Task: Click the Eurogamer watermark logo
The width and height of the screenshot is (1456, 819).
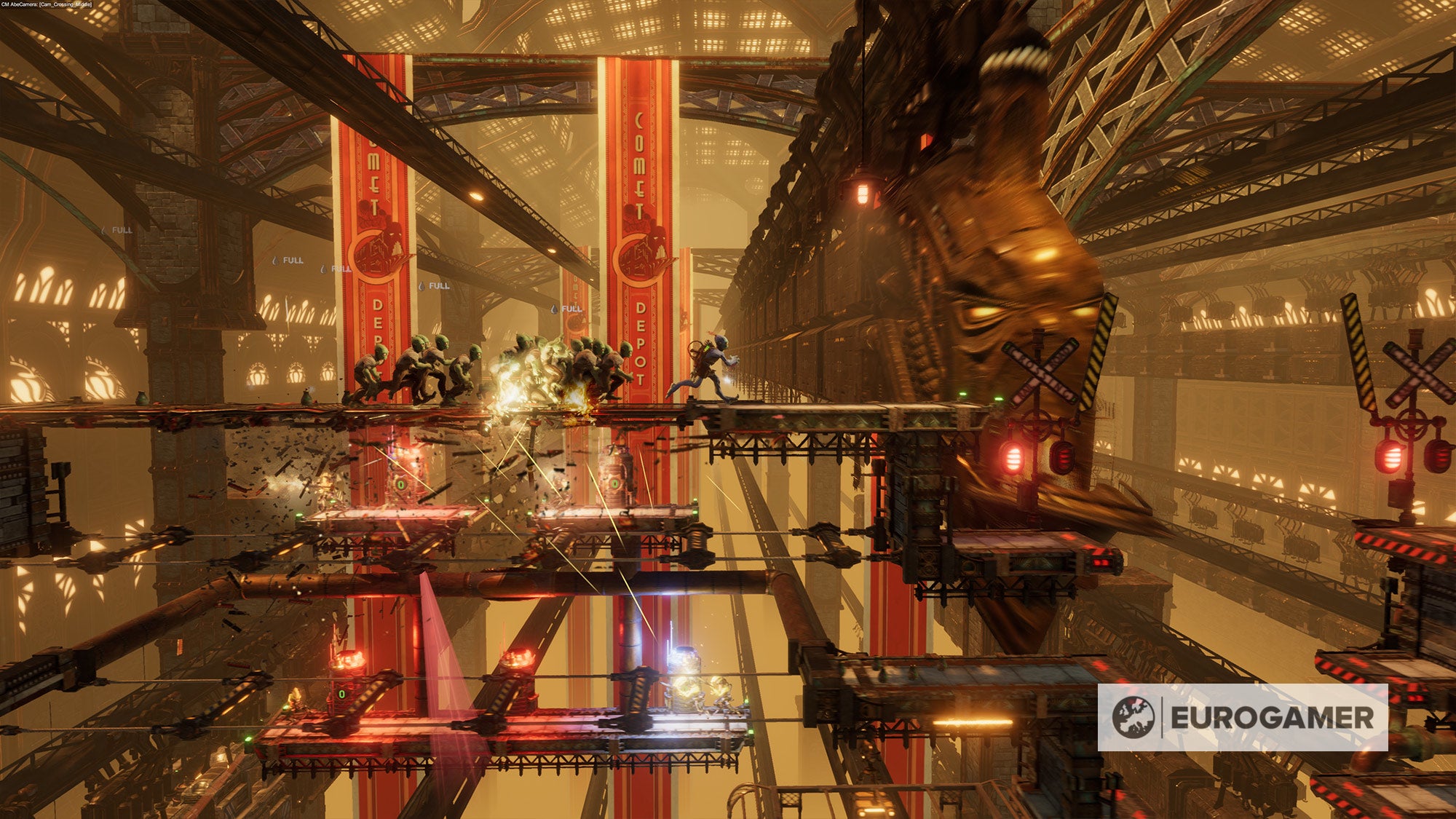Action: tap(1242, 717)
